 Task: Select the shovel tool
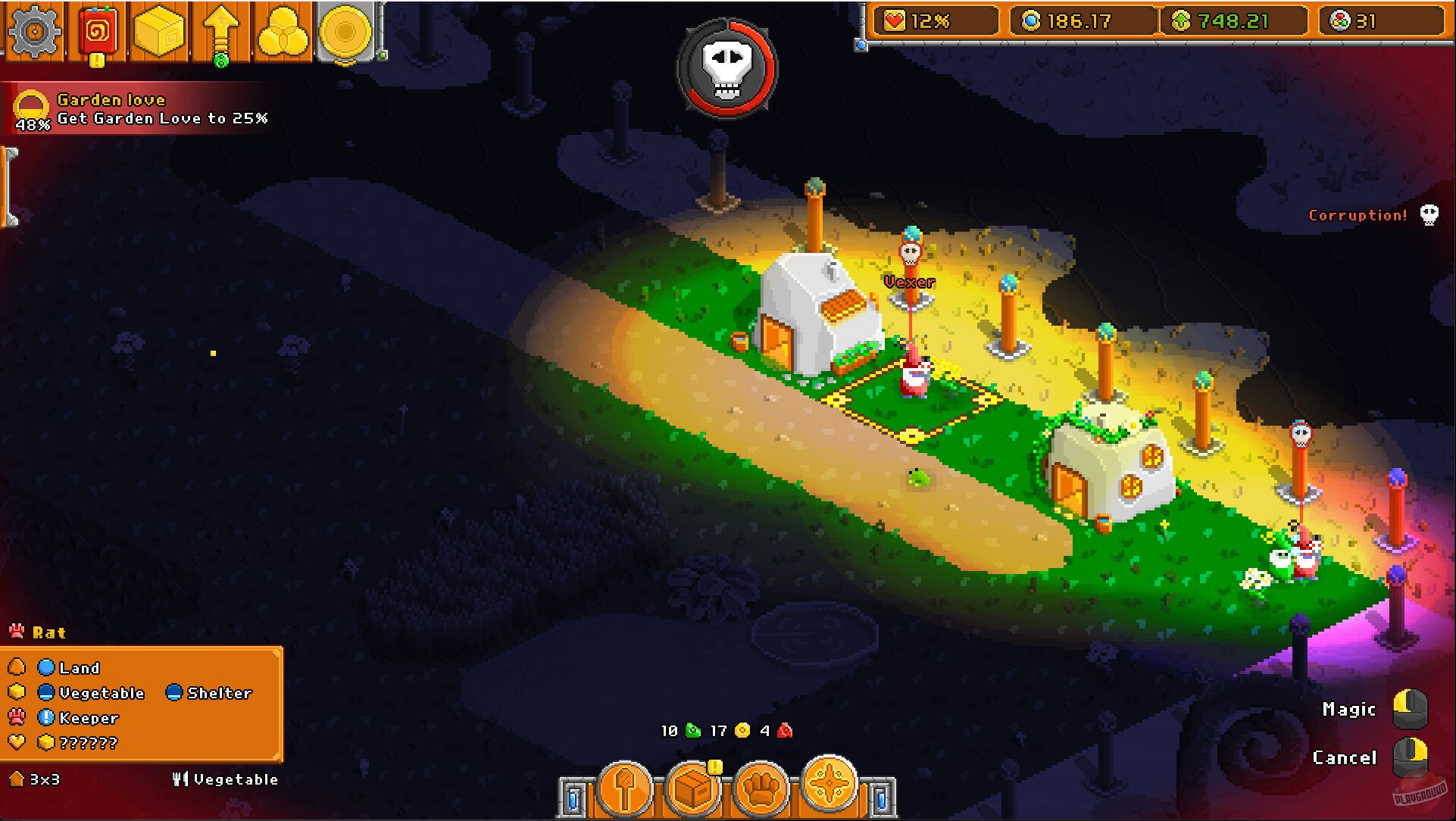[x=625, y=787]
